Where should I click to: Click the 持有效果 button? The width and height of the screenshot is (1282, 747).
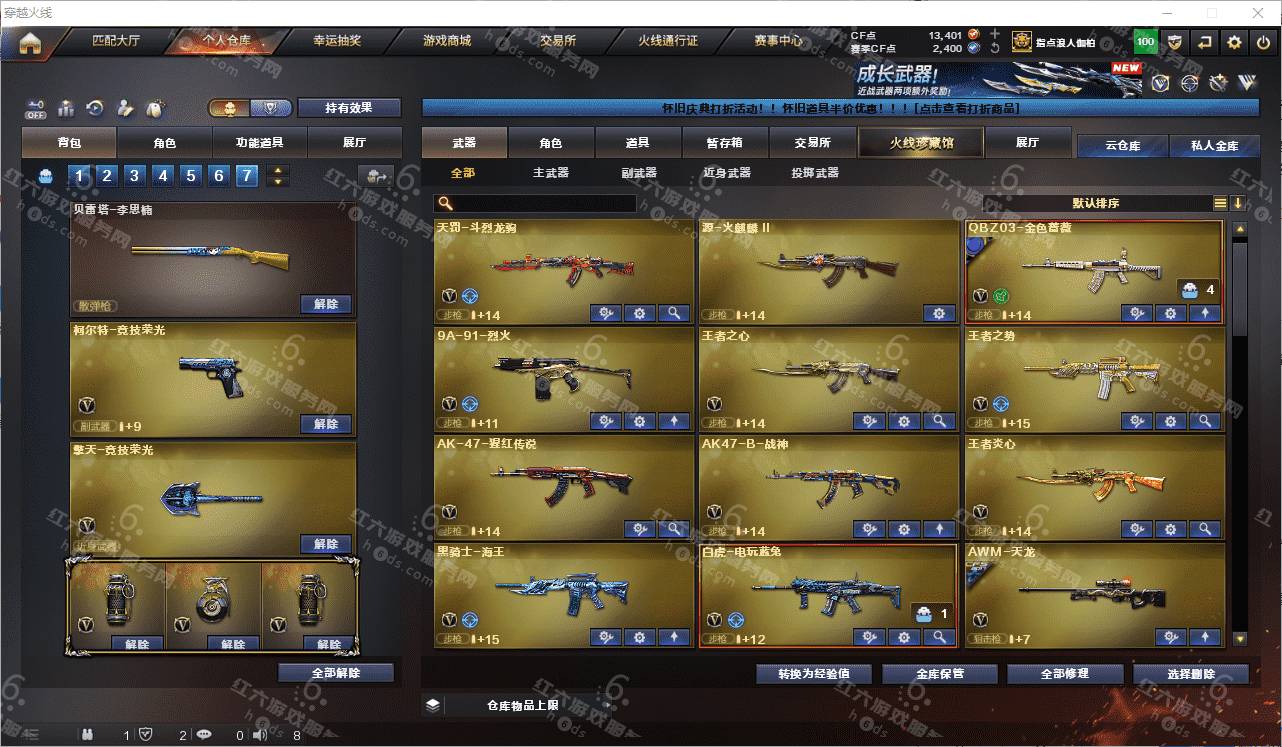point(348,108)
